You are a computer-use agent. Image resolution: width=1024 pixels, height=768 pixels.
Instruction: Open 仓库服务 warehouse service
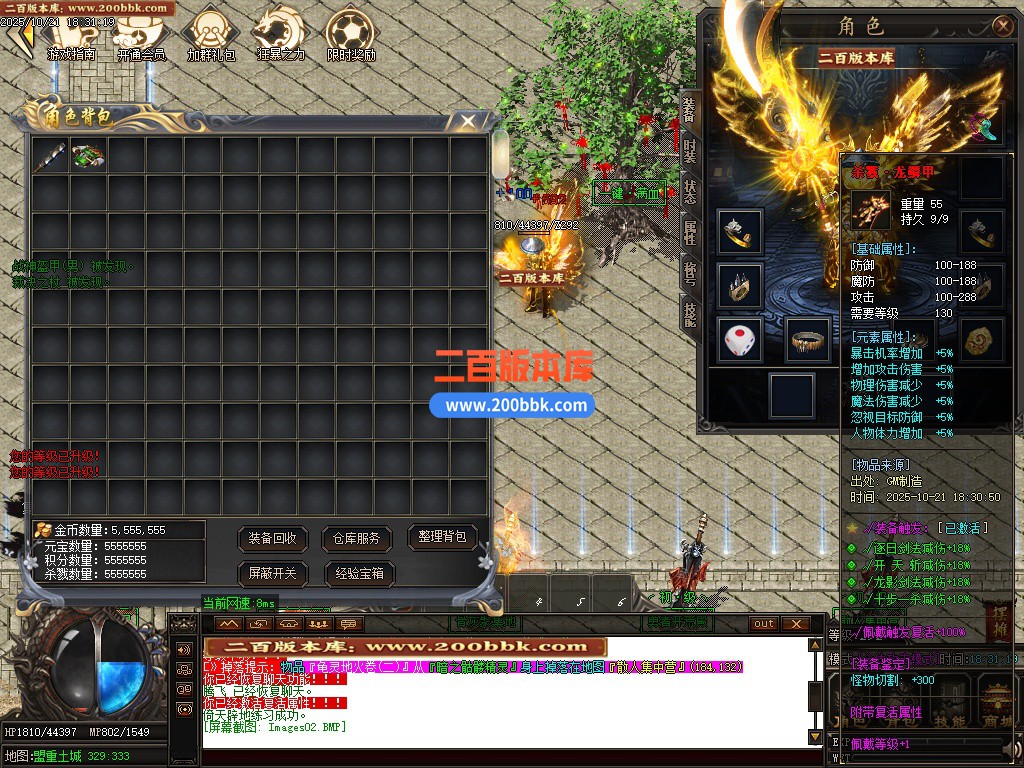[357, 538]
